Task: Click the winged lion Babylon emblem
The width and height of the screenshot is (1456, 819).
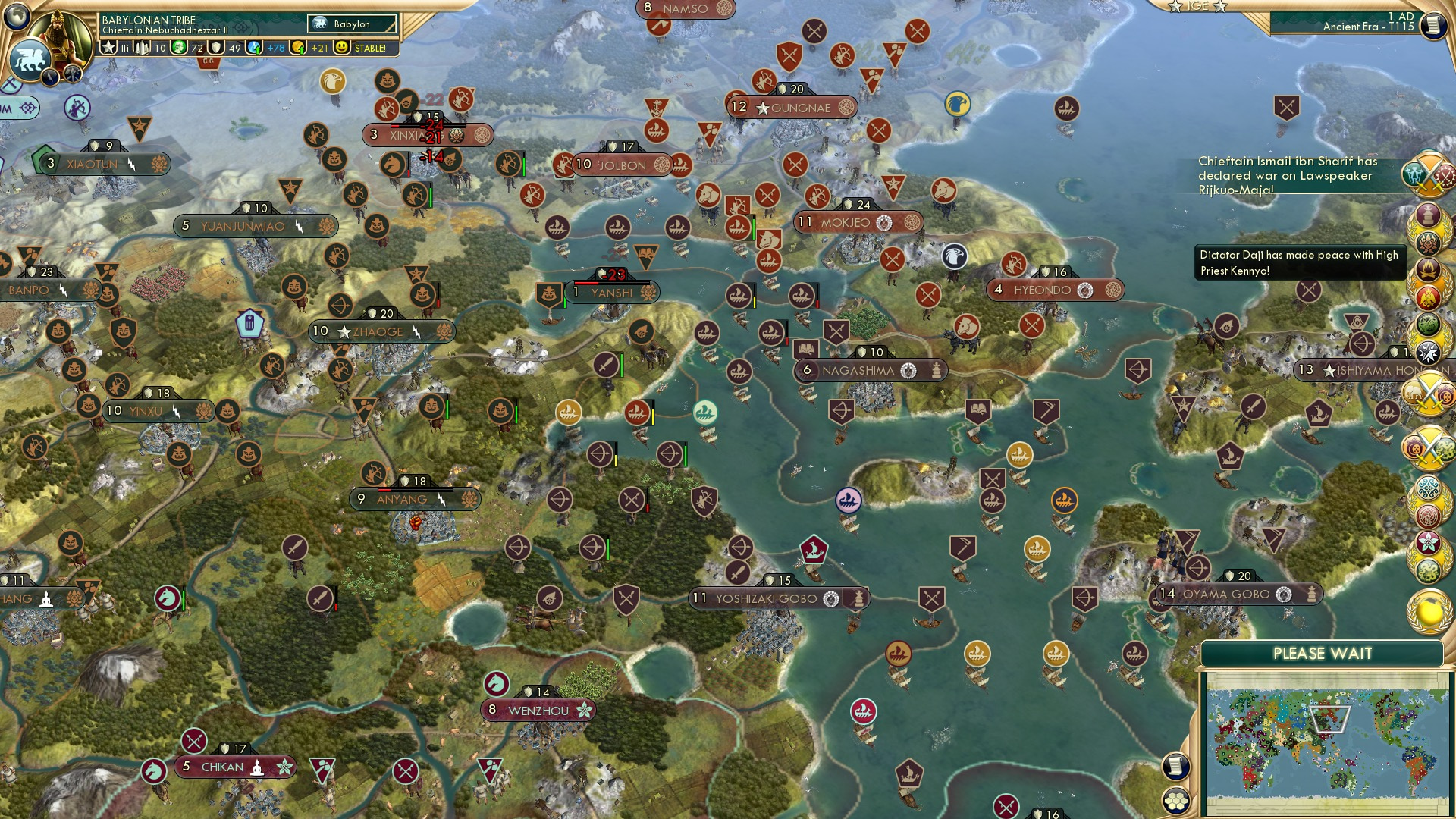Action: pyautogui.click(x=32, y=61)
